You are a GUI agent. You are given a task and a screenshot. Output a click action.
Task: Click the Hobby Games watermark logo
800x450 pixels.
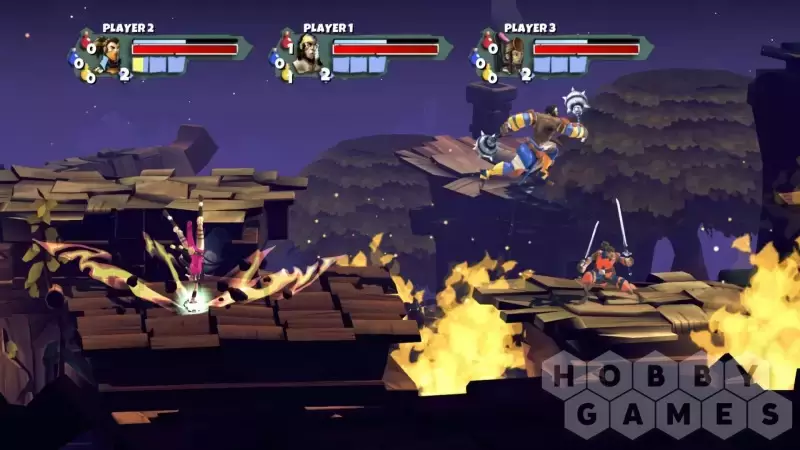tap(668, 393)
